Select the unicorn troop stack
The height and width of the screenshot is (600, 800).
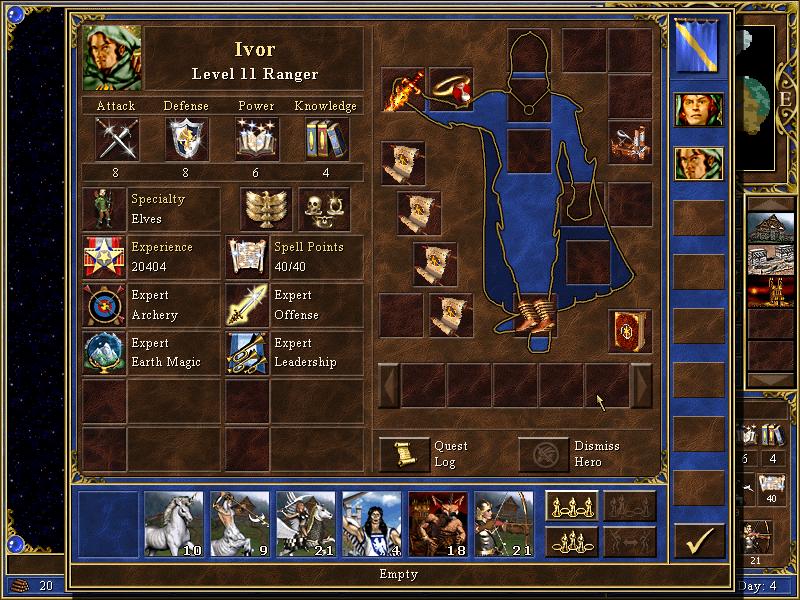click(174, 523)
